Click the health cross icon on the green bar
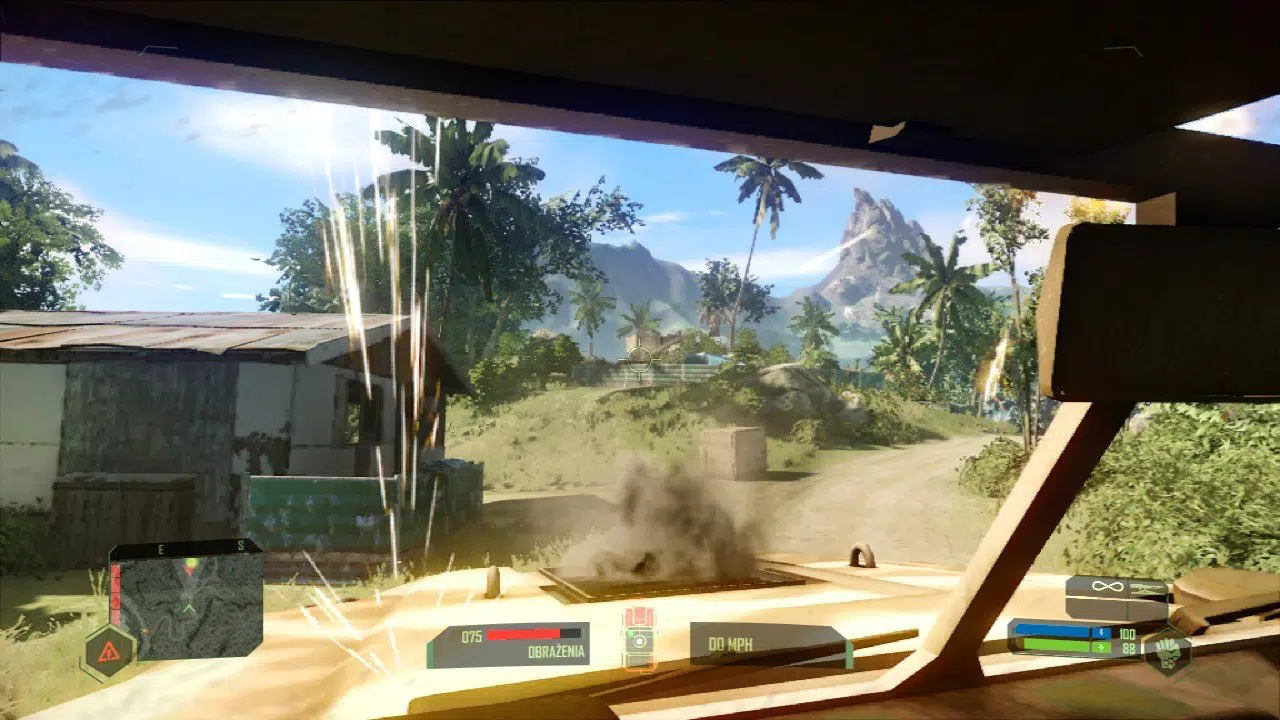This screenshot has height=720, width=1280. (x=1101, y=647)
